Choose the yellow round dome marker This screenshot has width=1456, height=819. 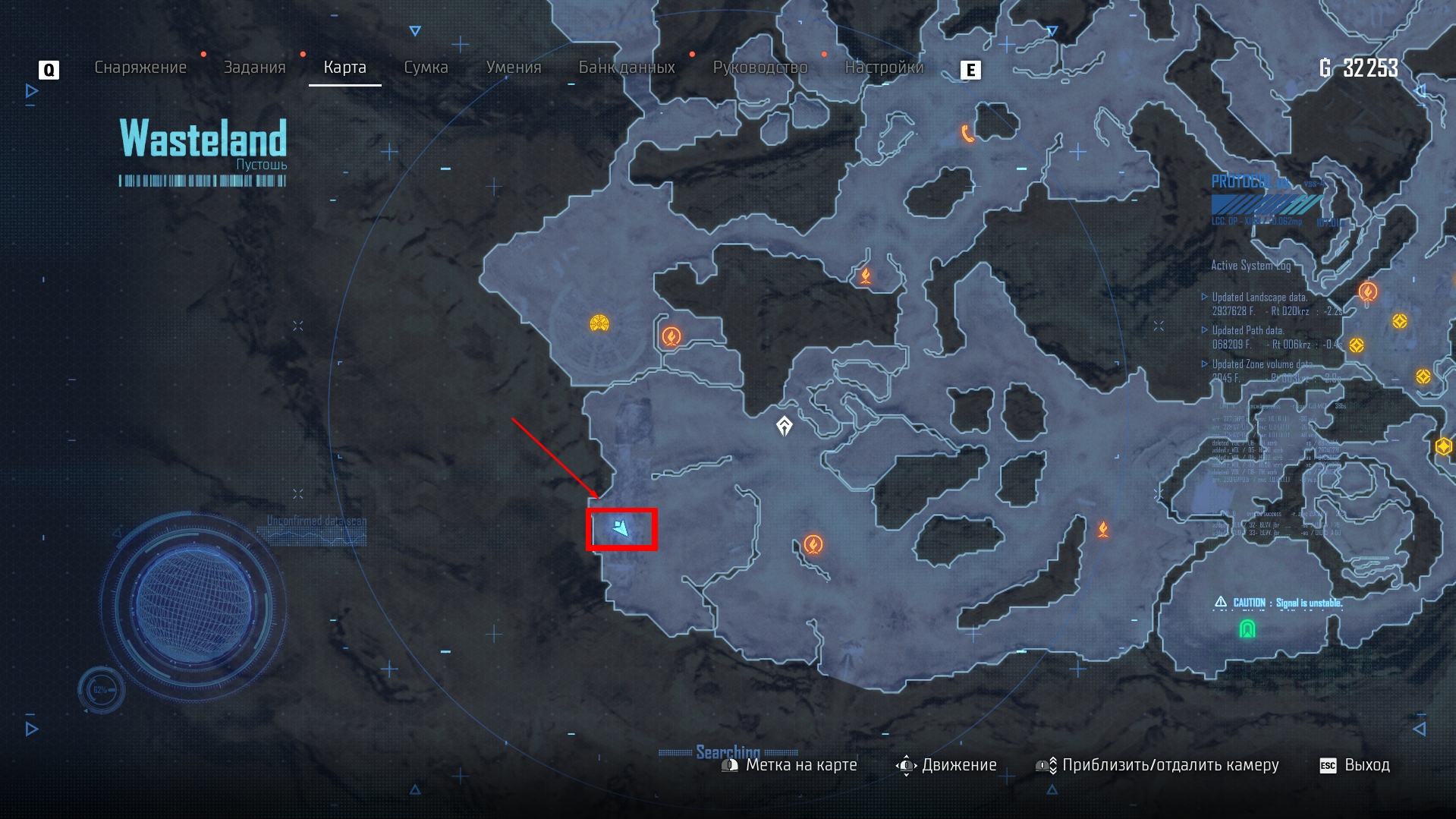[599, 324]
